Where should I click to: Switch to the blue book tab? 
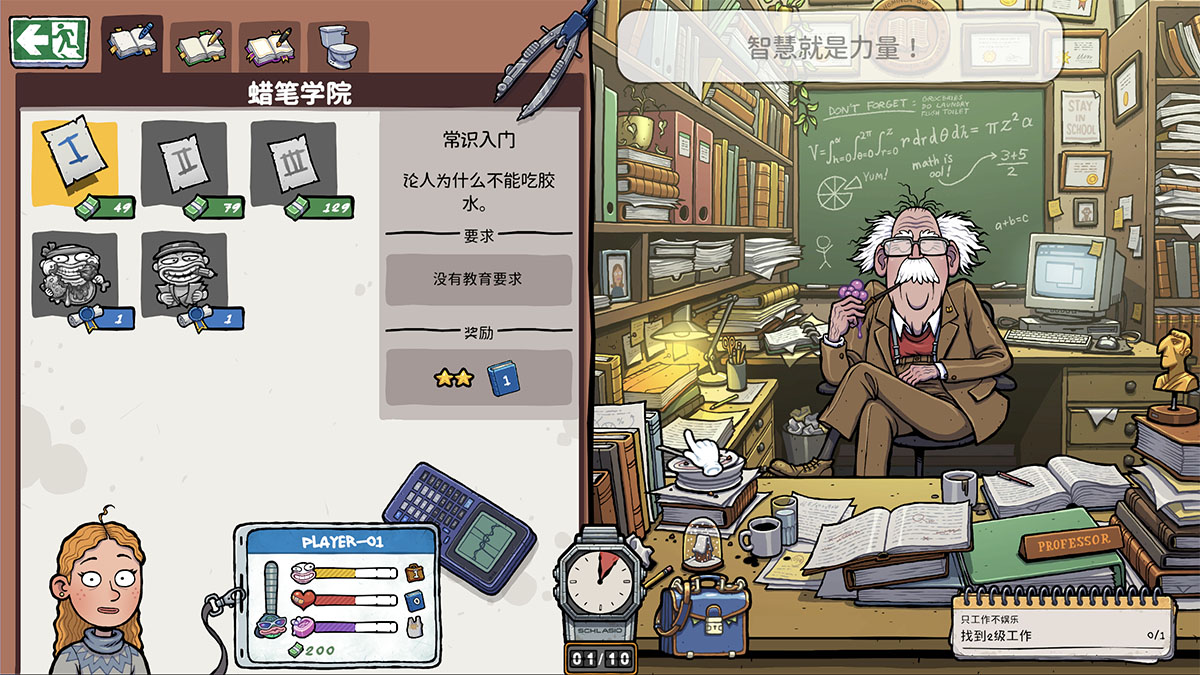(x=132, y=44)
